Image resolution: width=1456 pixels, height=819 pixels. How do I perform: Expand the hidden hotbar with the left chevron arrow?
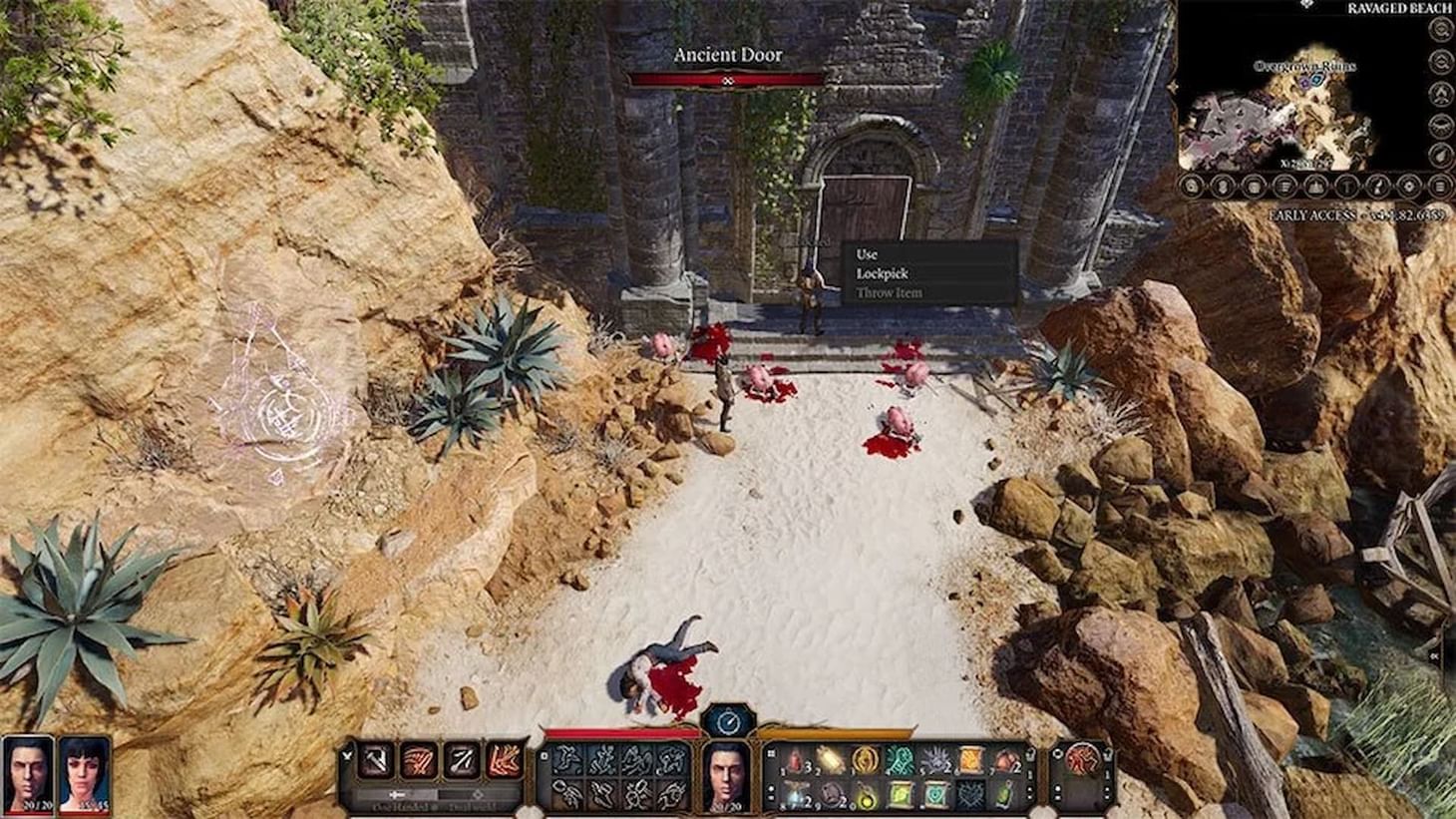click(x=347, y=755)
